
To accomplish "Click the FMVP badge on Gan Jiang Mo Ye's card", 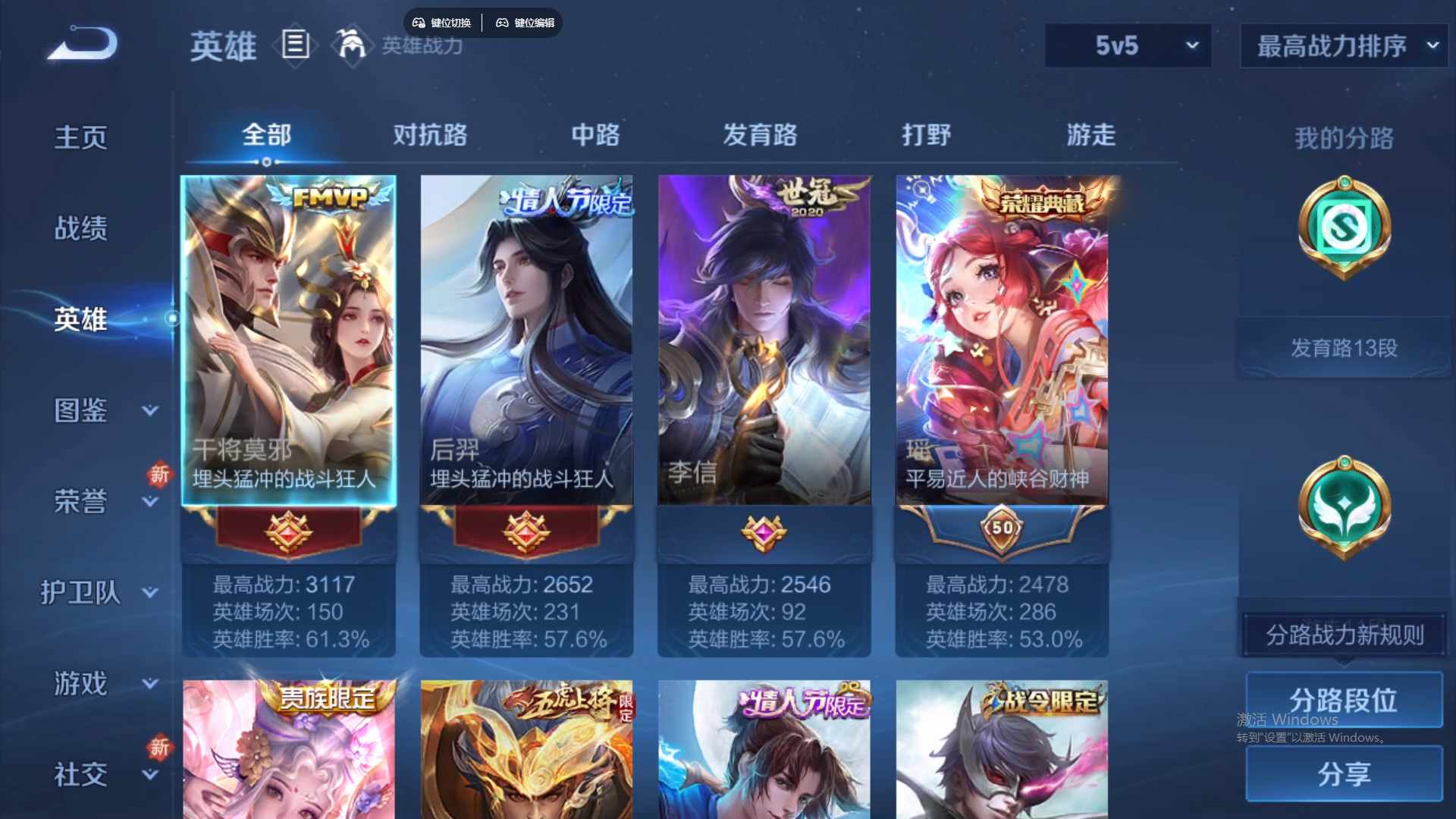I will click(329, 197).
